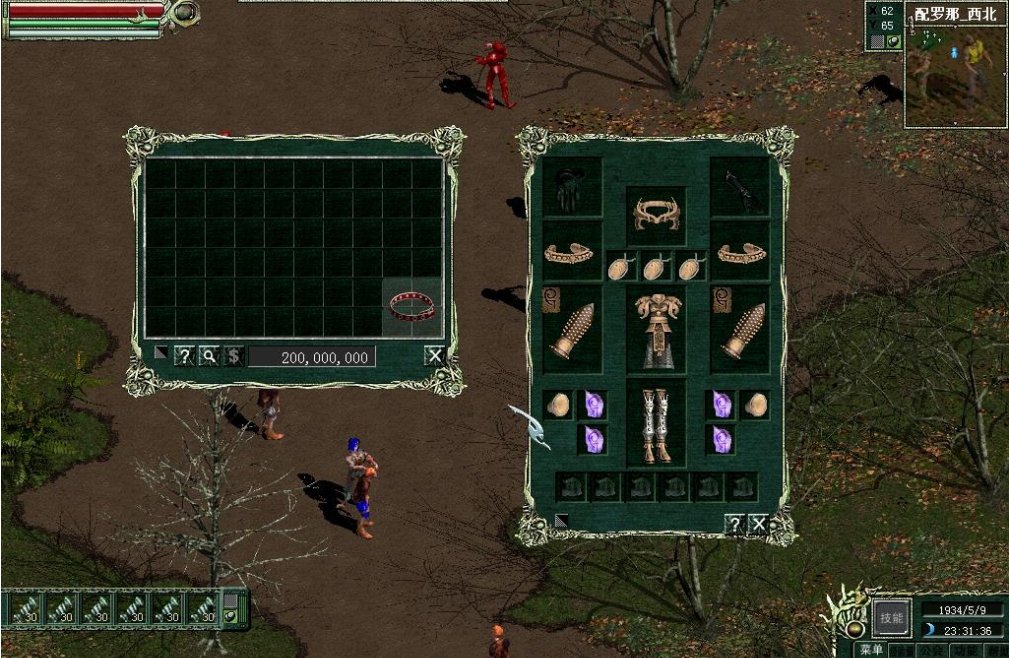Open the 菜单 menu tab
This screenshot has height=658, width=1009.
(871, 650)
